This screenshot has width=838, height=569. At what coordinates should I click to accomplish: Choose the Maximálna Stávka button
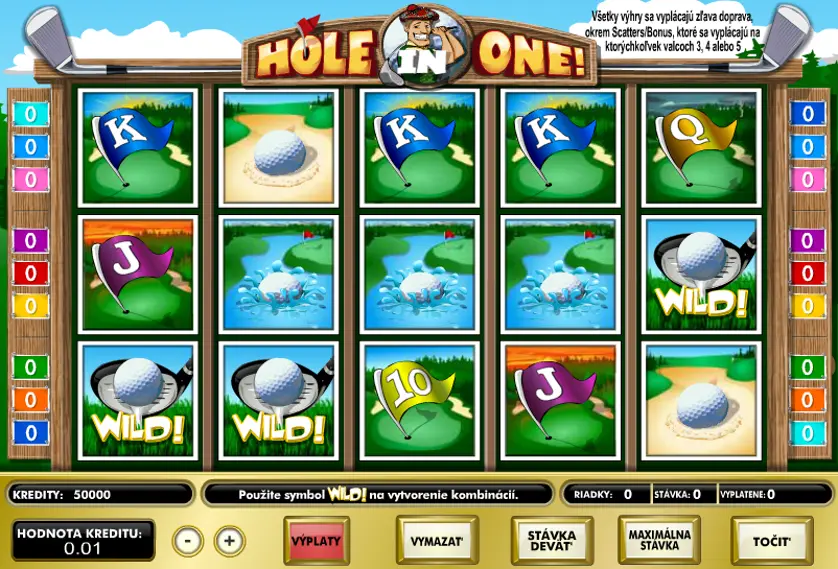pyautogui.click(x=660, y=541)
